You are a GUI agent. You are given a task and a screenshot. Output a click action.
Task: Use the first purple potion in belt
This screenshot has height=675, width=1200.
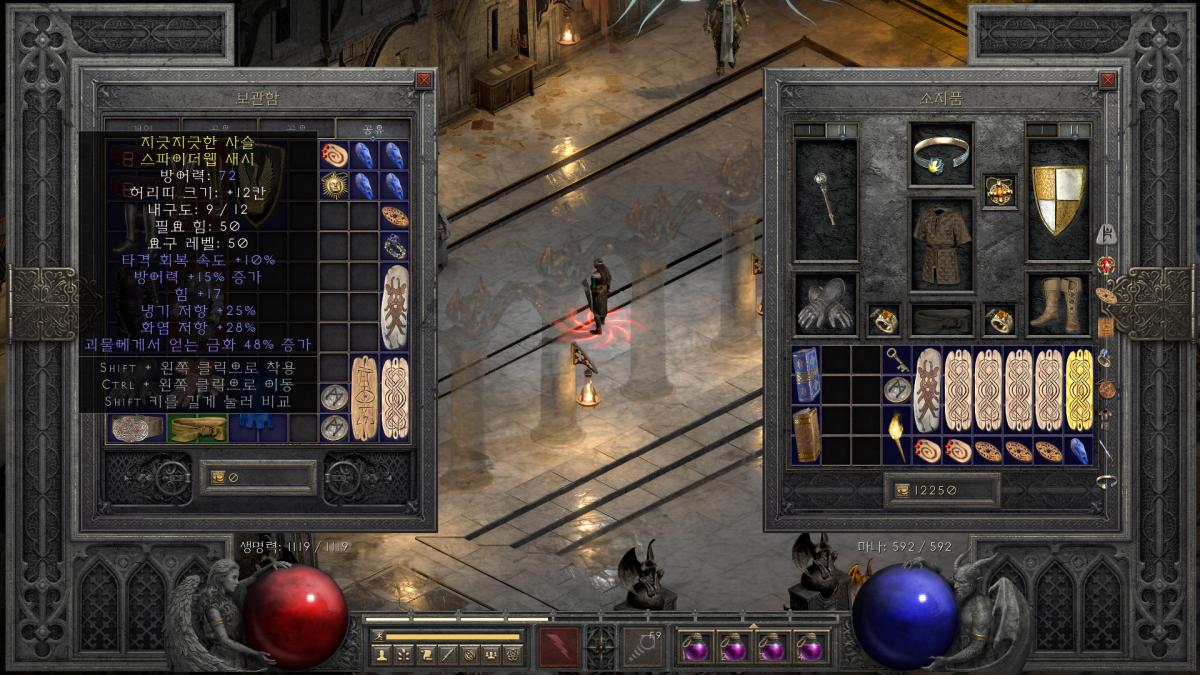tap(695, 647)
